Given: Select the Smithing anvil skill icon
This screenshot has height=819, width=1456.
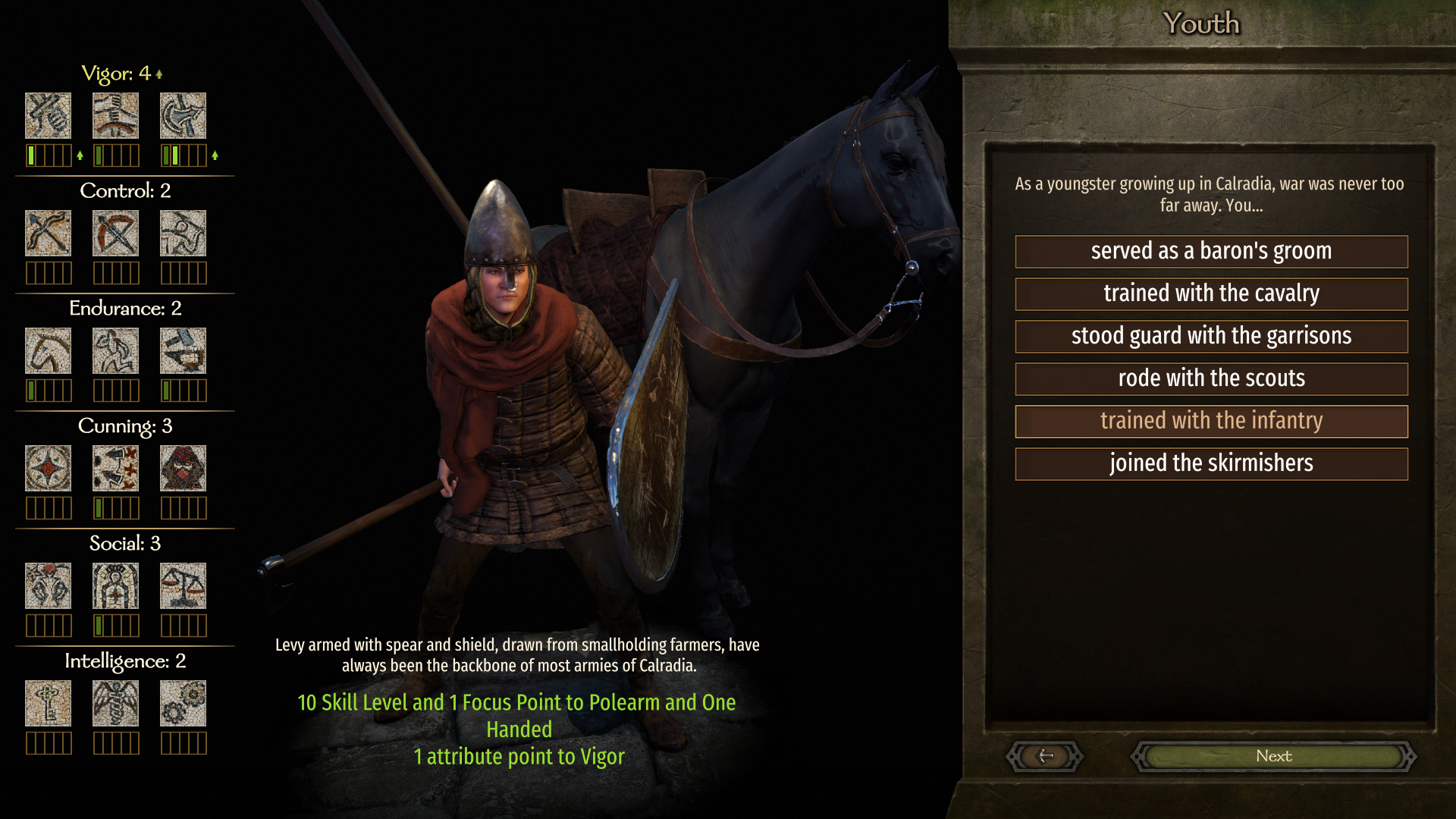Looking at the screenshot, I should [x=183, y=350].
